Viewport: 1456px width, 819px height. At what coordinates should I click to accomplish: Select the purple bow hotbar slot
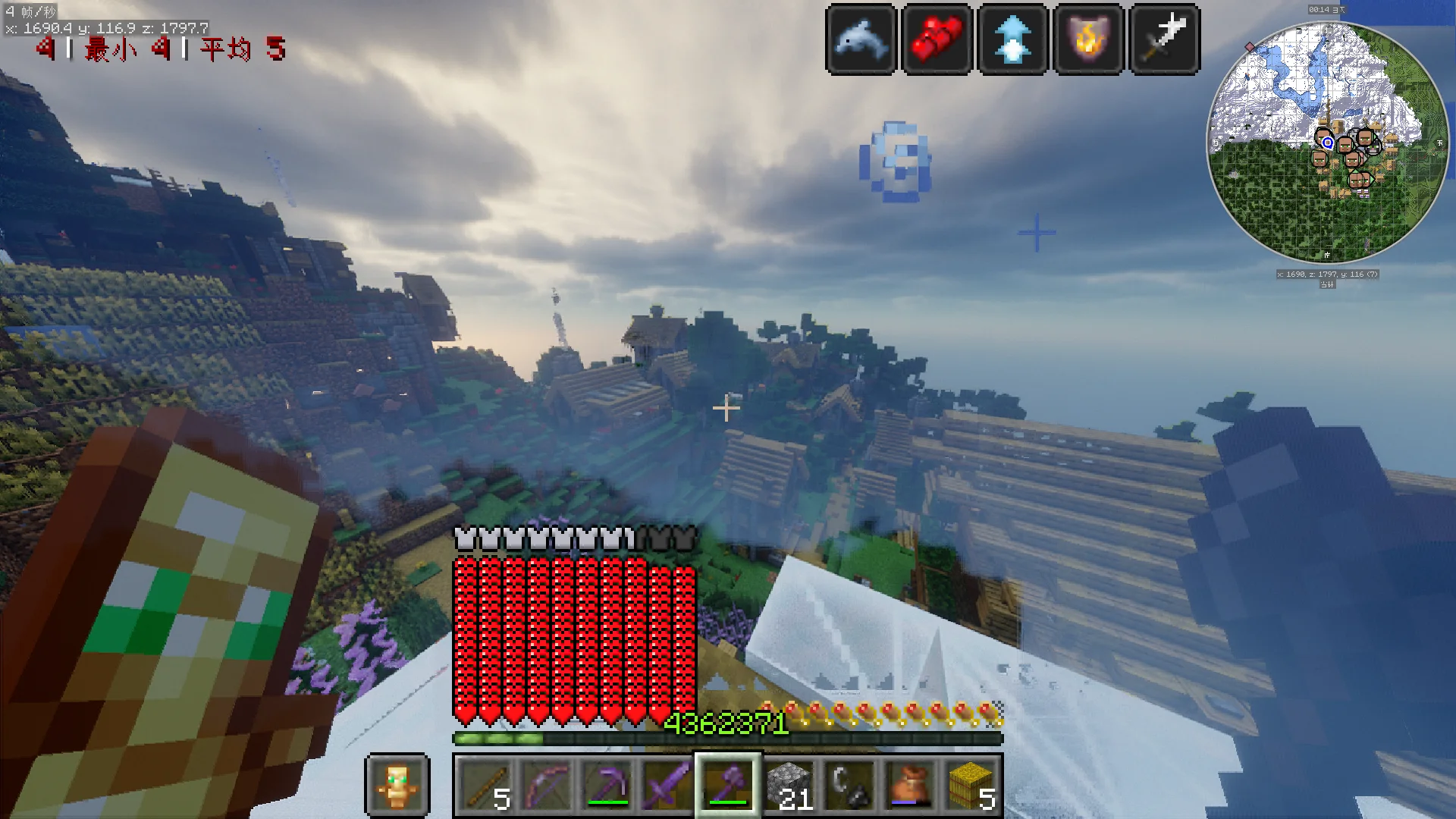pos(546,785)
